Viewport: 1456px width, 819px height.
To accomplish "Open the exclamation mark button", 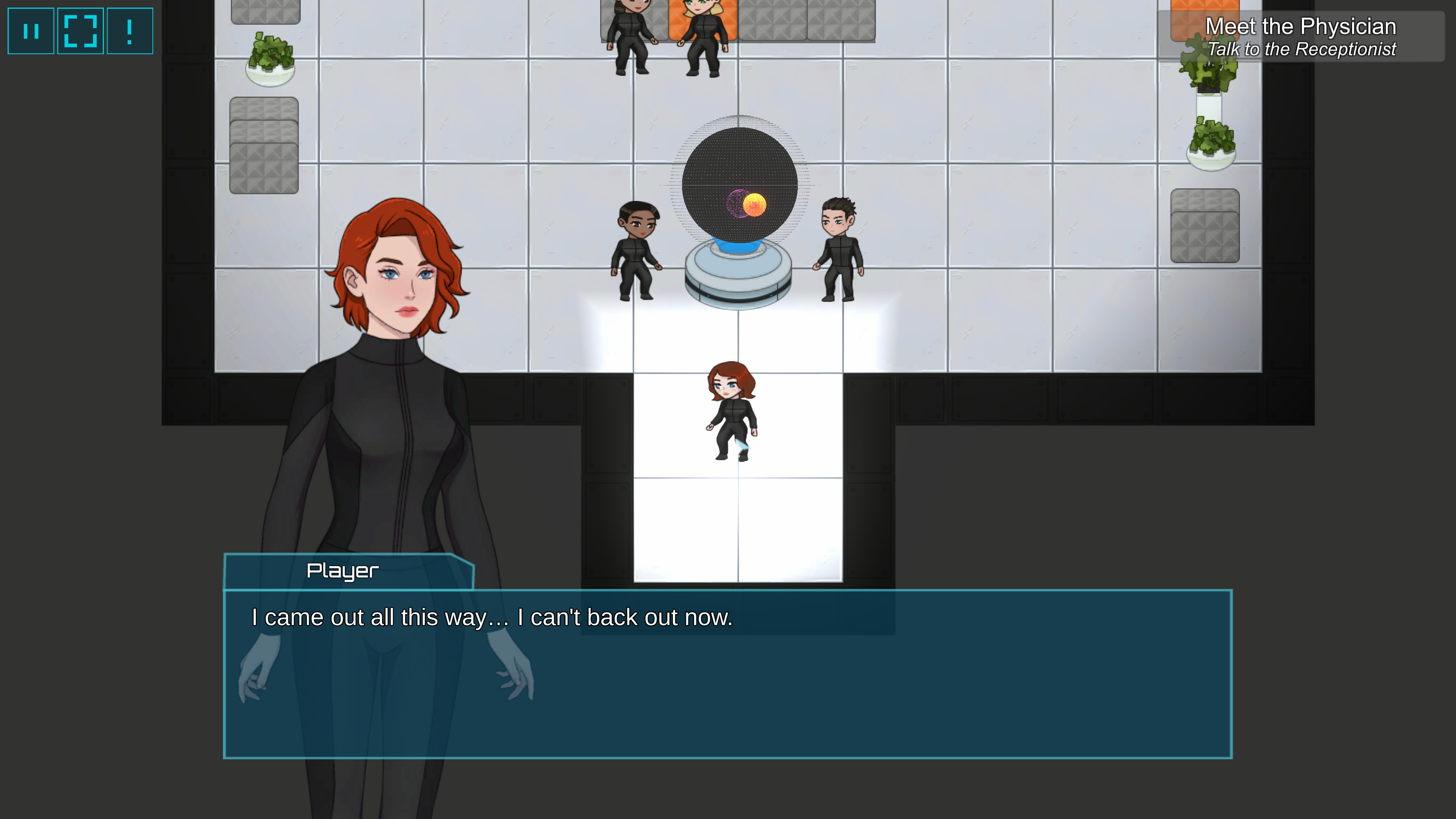I will (130, 31).
